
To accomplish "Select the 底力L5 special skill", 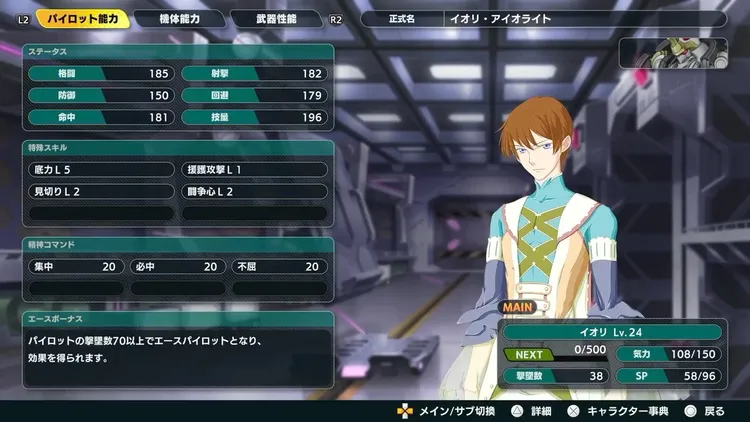I will [102, 170].
